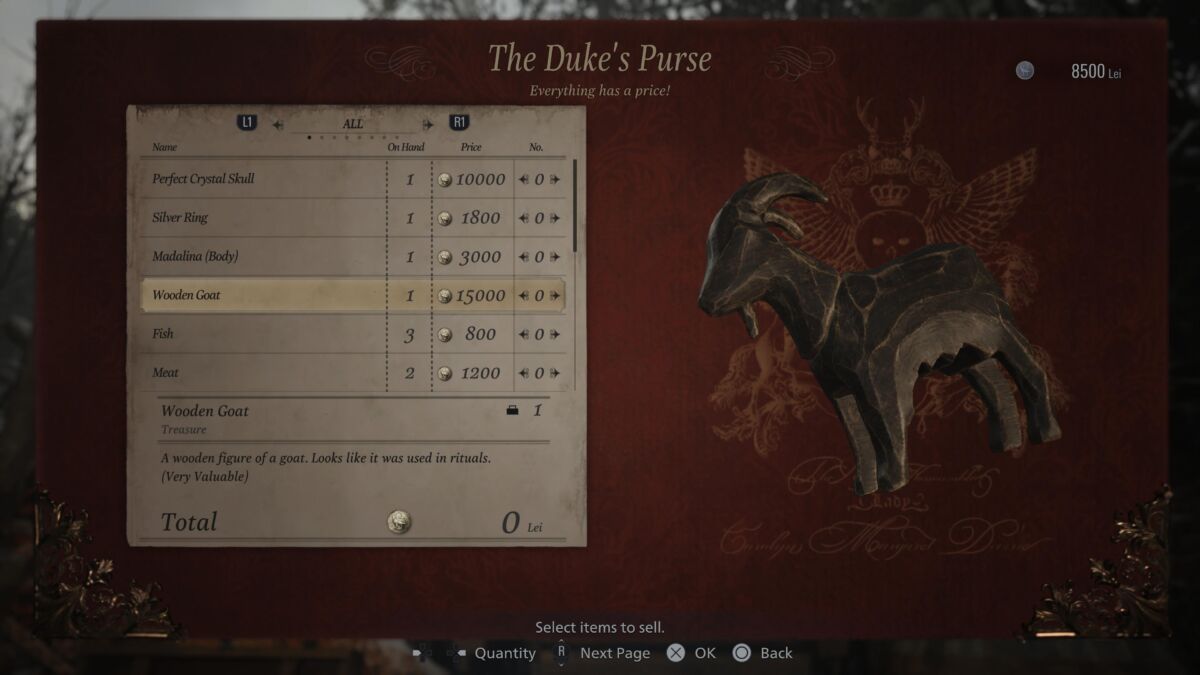Switch to the next category with right arrow
This screenshot has width=1200, height=675.
[x=428, y=125]
